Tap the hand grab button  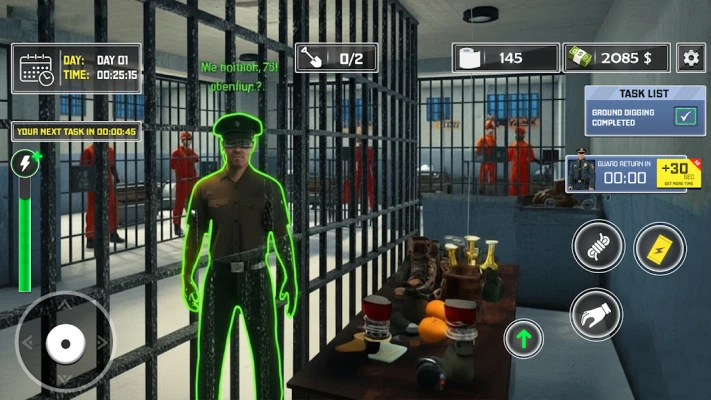596,314
